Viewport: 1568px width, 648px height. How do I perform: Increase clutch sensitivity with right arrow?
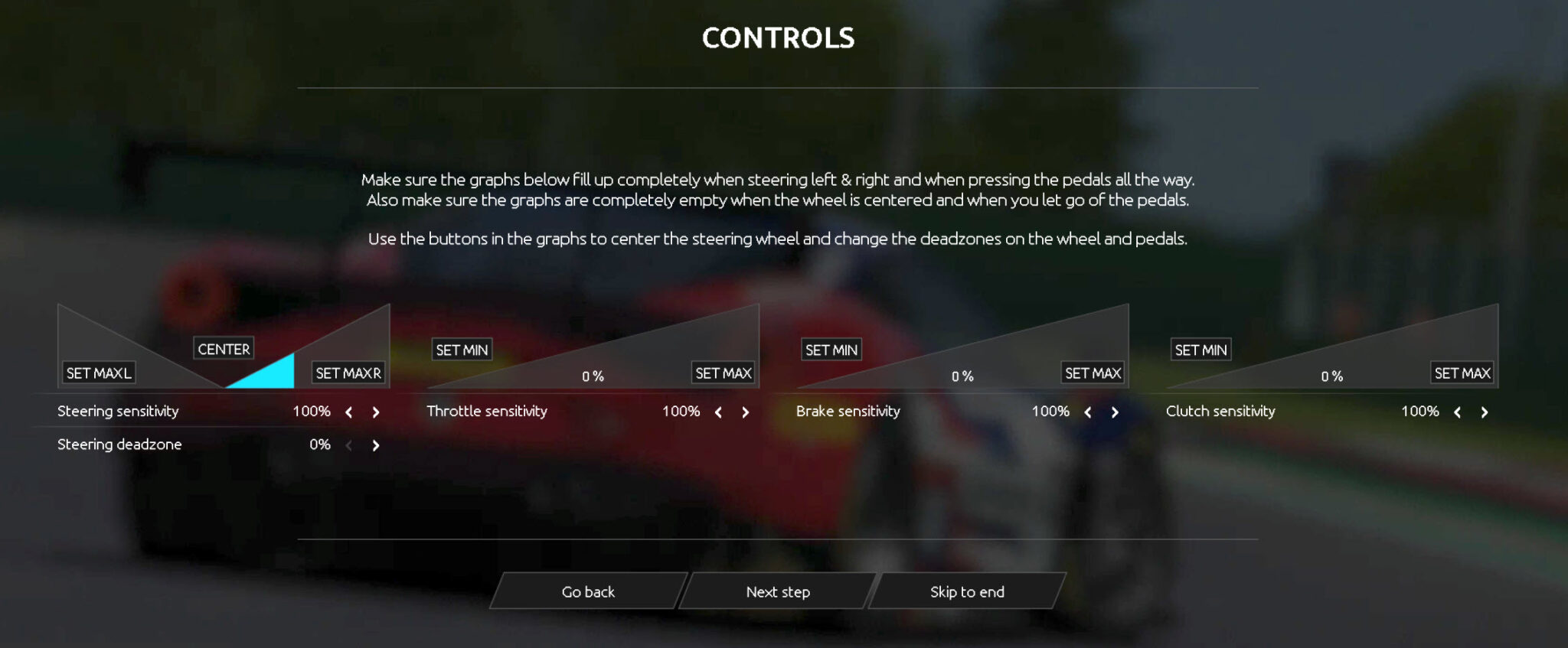click(x=1484, y=412)
